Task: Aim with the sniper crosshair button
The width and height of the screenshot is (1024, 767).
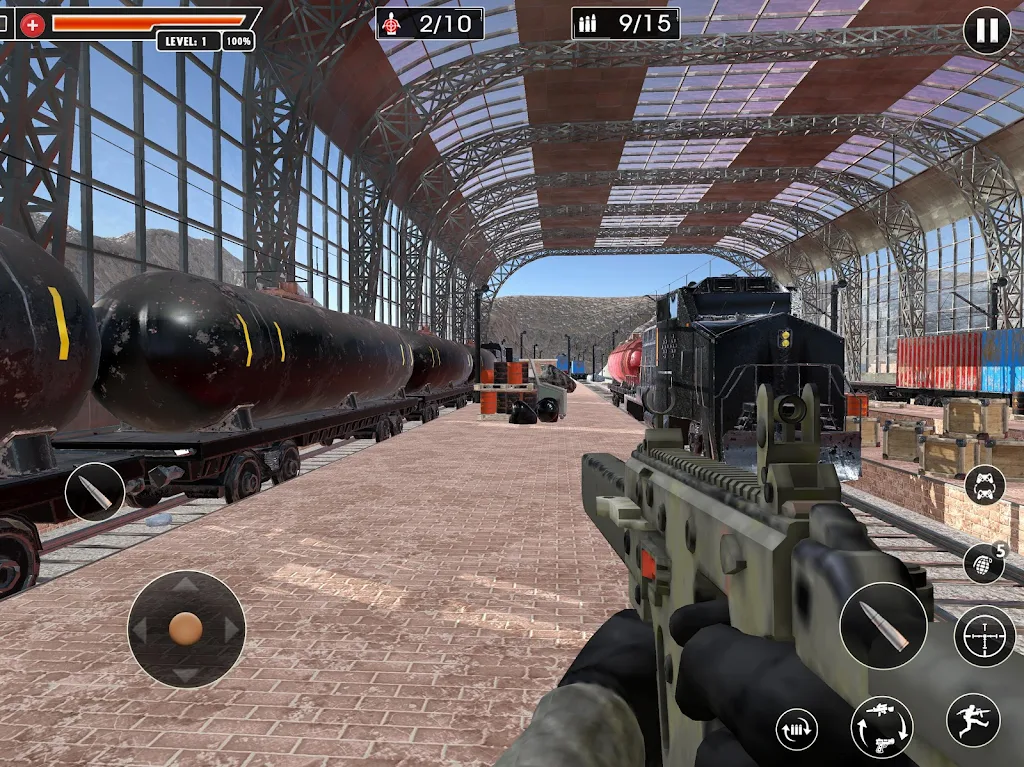Action: [x=984, y=635]
